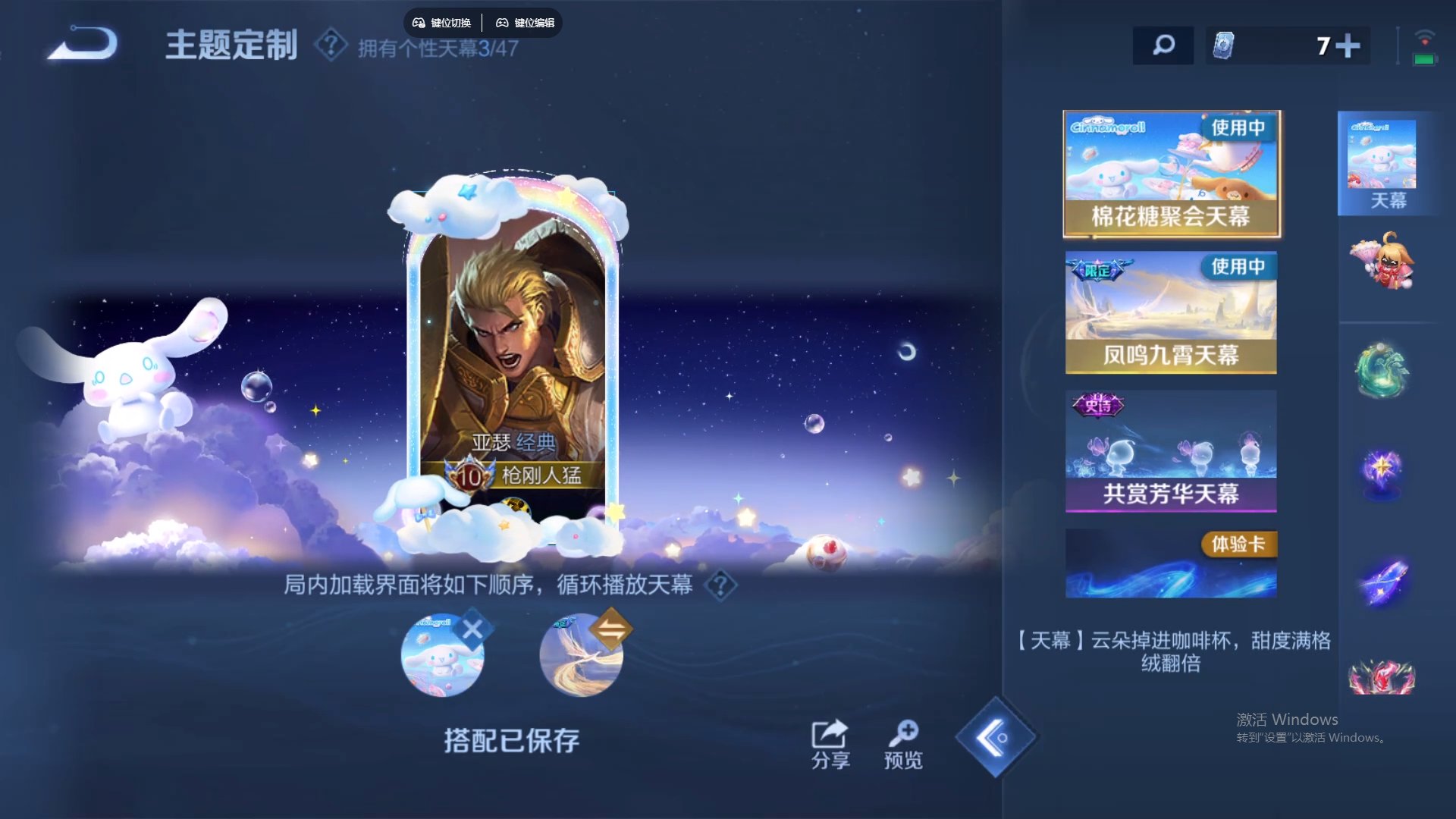Click the plus to add crystals
The height and width of the screenshot is (819, 1456).
[x=1350, y=45]
